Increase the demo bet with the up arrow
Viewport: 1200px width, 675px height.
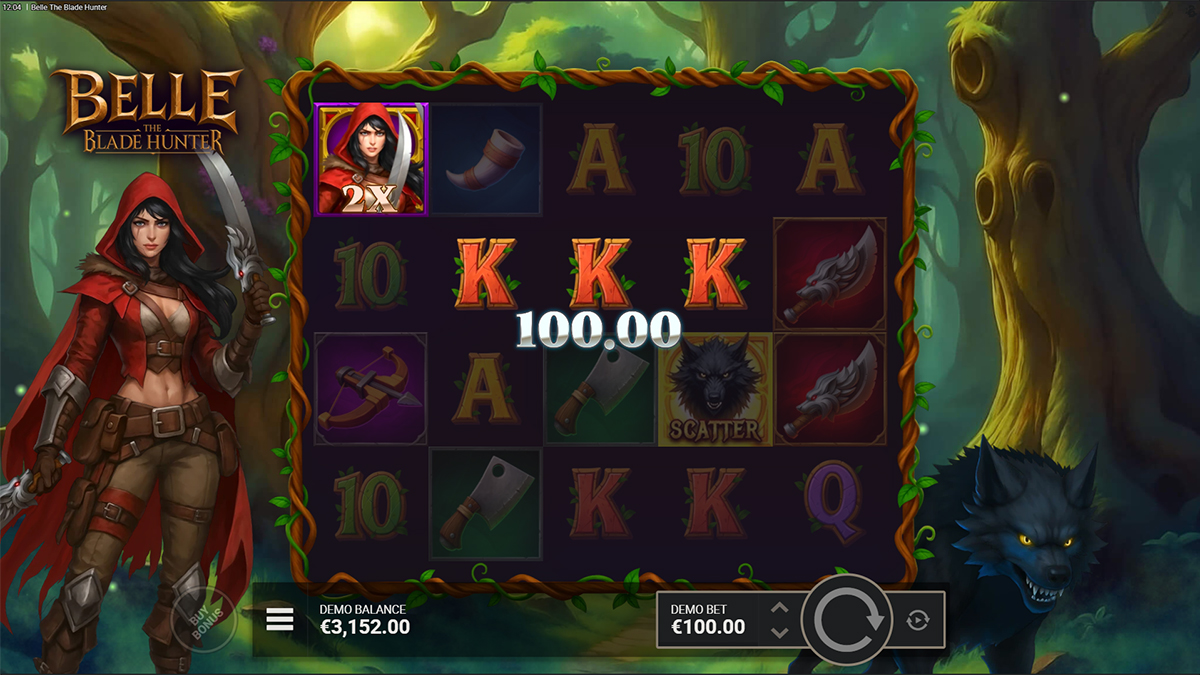tap(780, 608)
